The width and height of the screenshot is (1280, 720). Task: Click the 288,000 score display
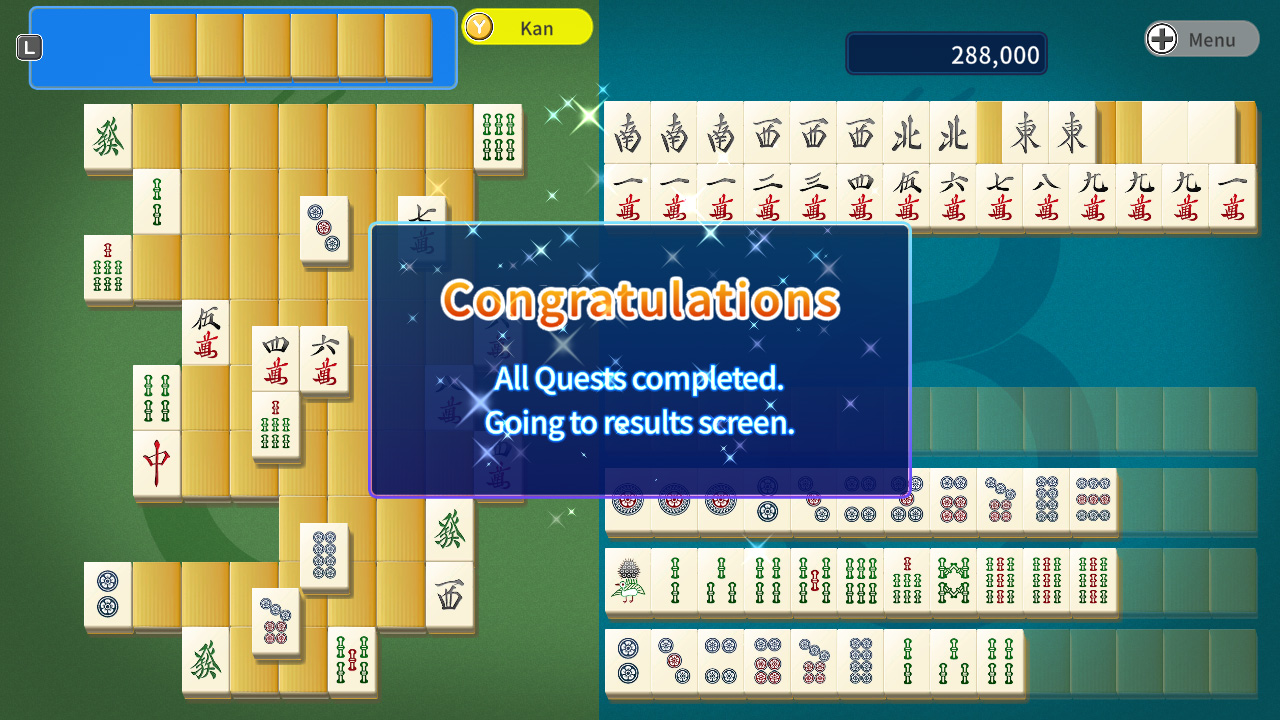(945, 52)
